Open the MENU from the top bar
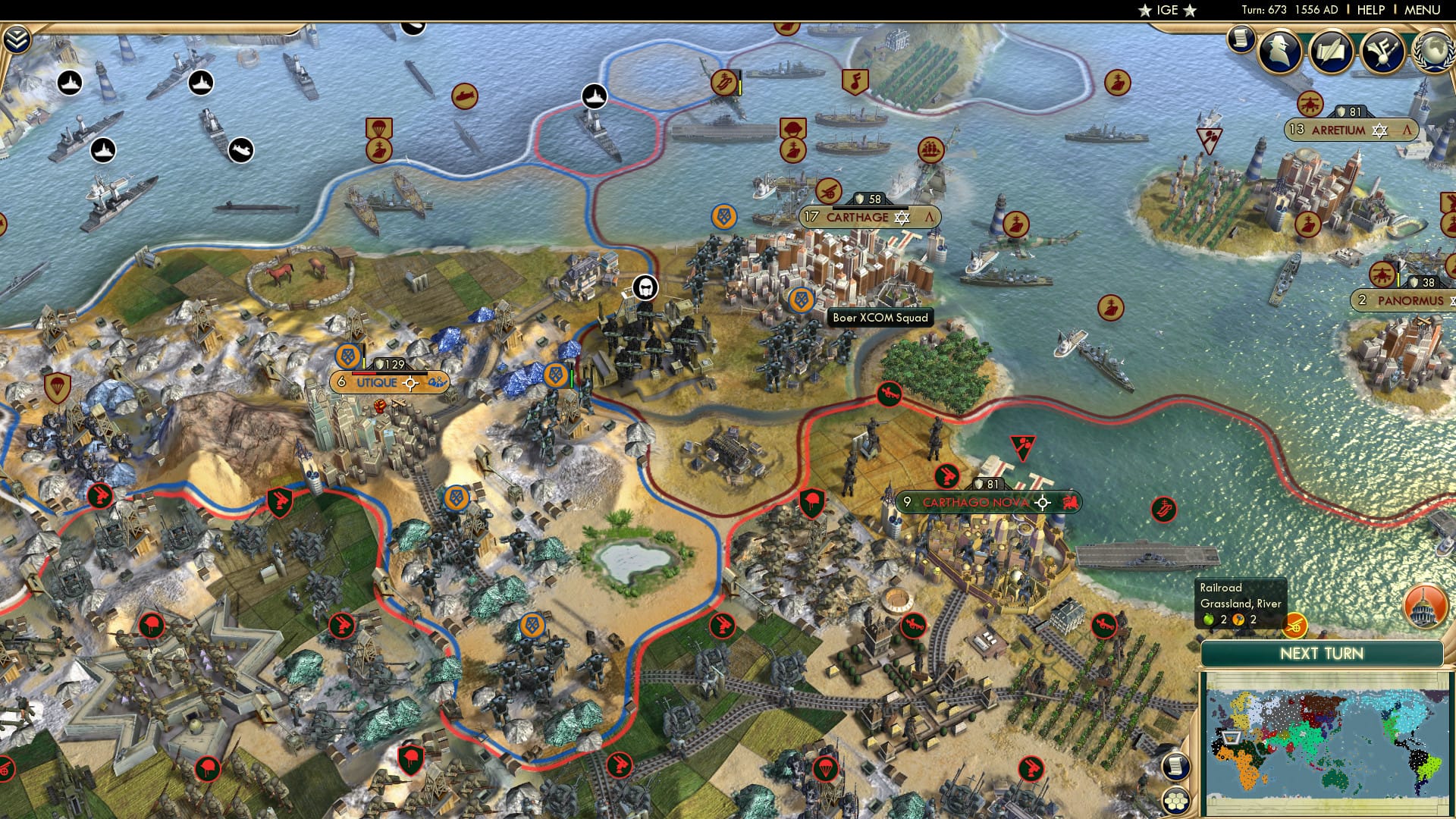1456x819 pixels. click(1421, 9)
